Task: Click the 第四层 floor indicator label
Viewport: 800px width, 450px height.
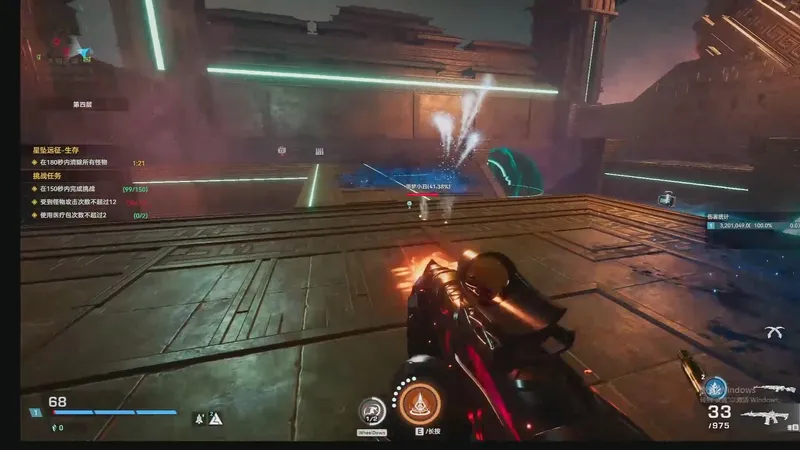Action: coord(84,104)
